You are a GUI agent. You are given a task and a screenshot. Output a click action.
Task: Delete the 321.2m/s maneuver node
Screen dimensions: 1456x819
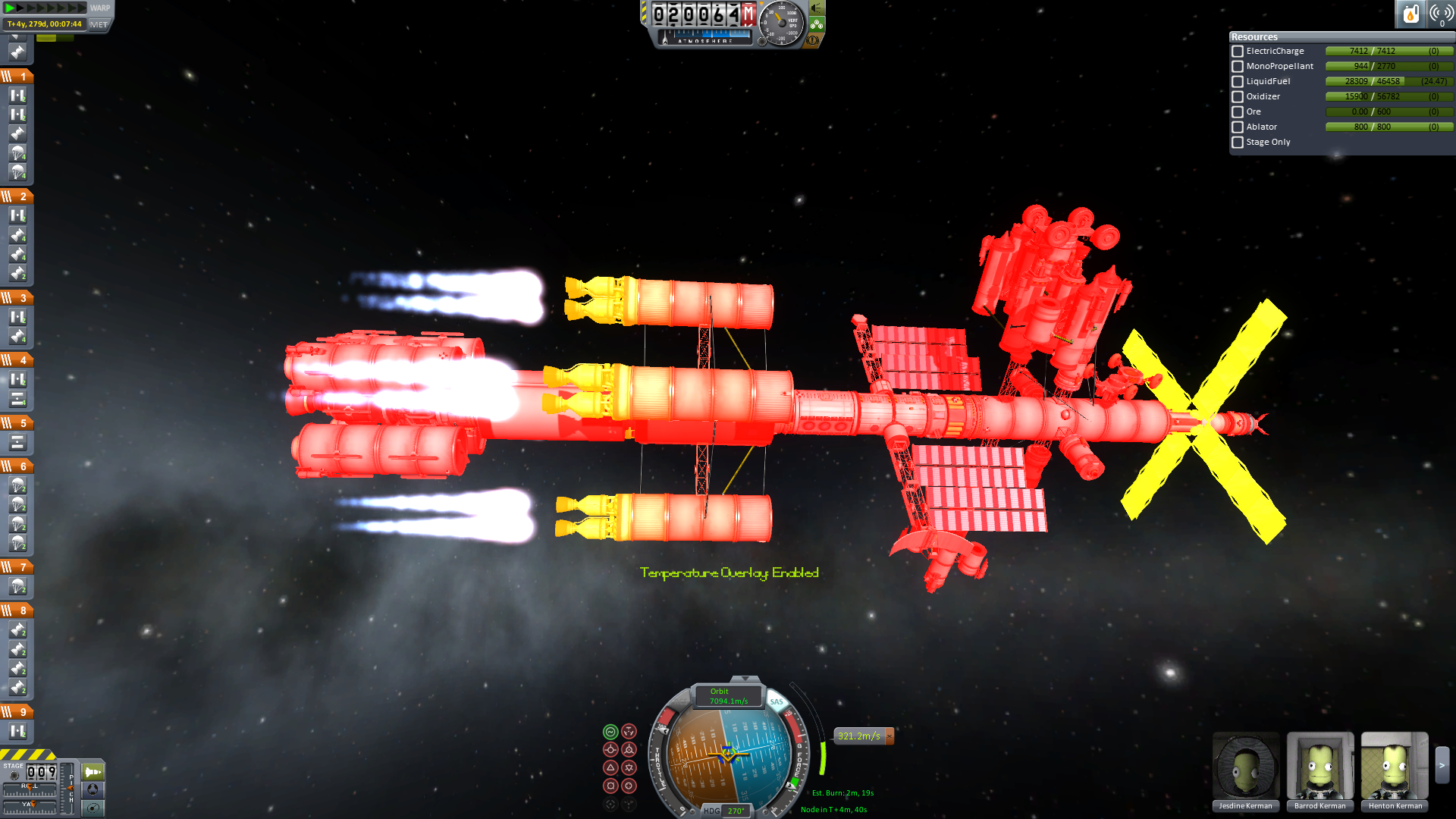point(890,736)
